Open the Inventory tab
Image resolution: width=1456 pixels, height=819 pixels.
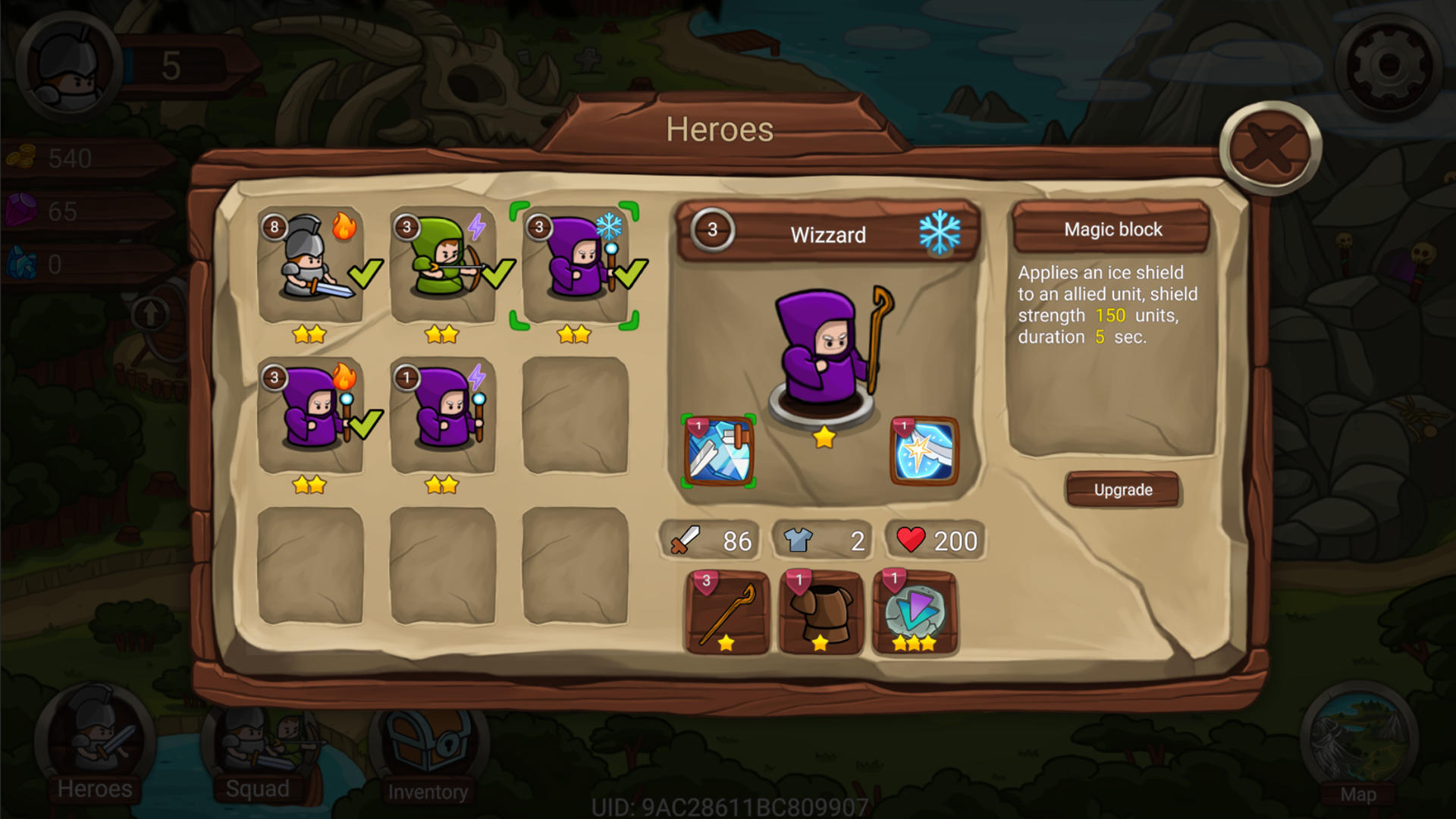[428, 751]
